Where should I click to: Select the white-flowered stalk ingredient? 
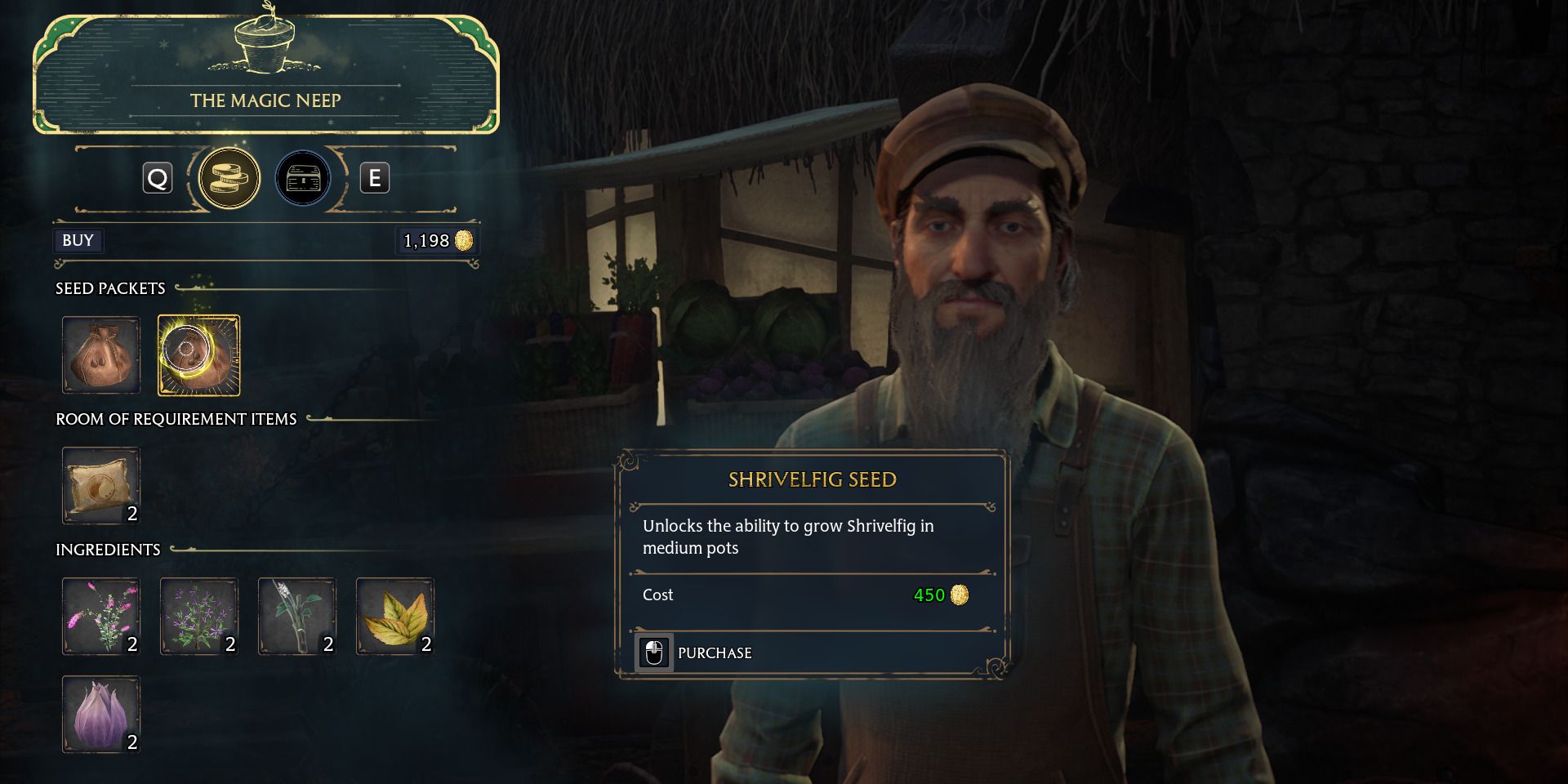(x=296, y=617)
